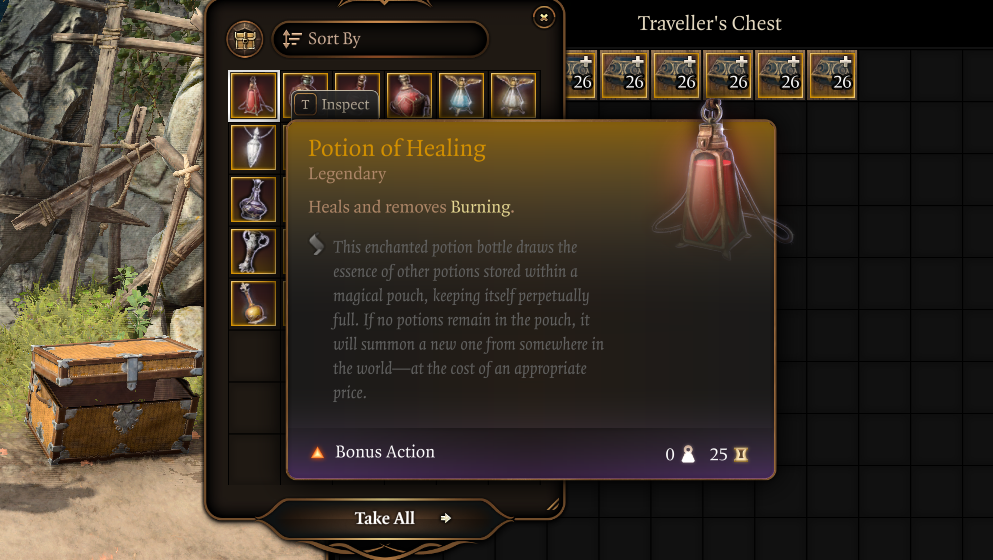Screen dimensions: 993x560
Task: Open the Sort By dropdown
Action: point(380,39)
